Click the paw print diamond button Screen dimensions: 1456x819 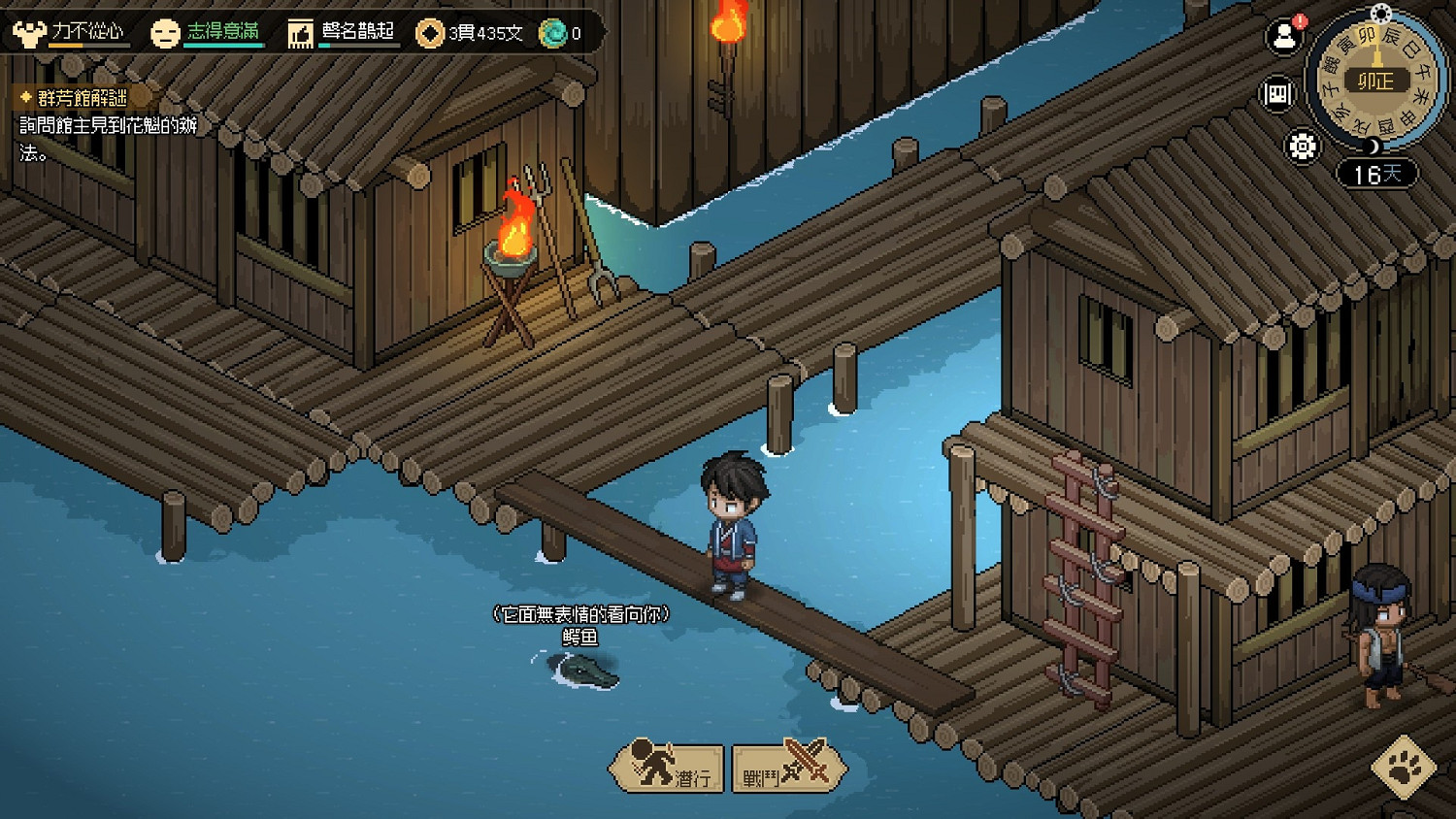[x=1404, y=768]
